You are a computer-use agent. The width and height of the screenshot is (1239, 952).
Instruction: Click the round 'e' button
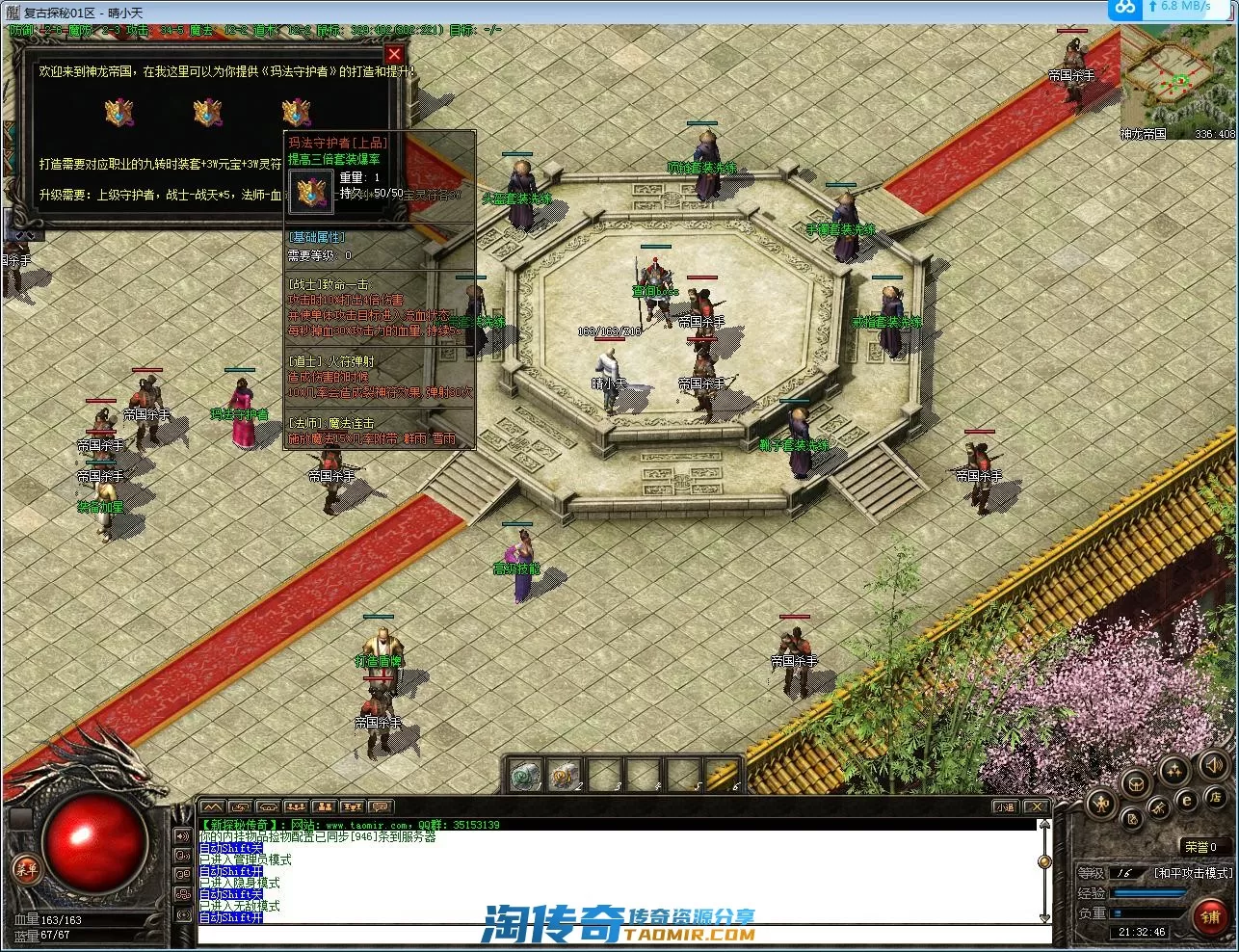[1187, 800]
